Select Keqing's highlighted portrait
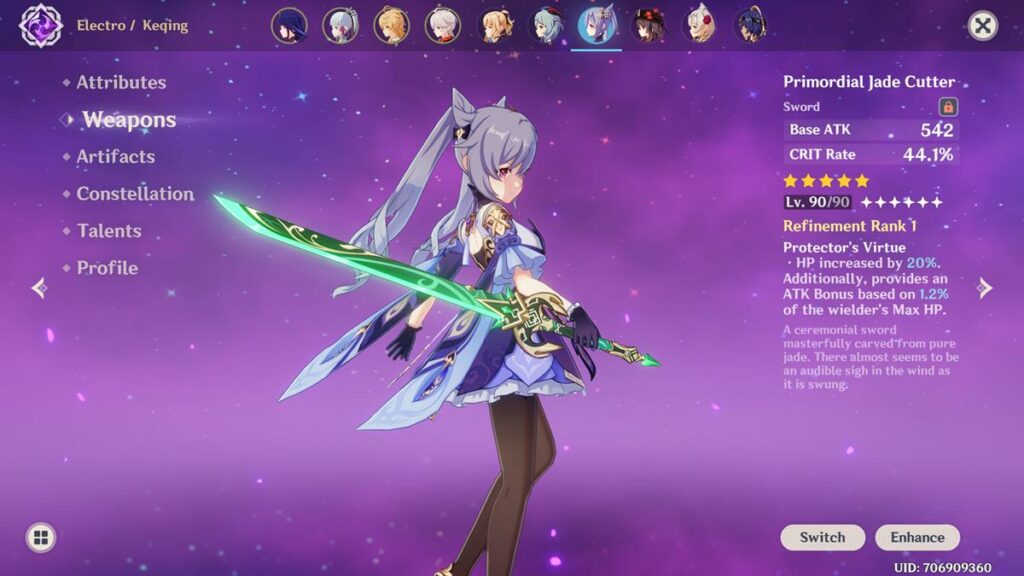 (x=597, y=26)
